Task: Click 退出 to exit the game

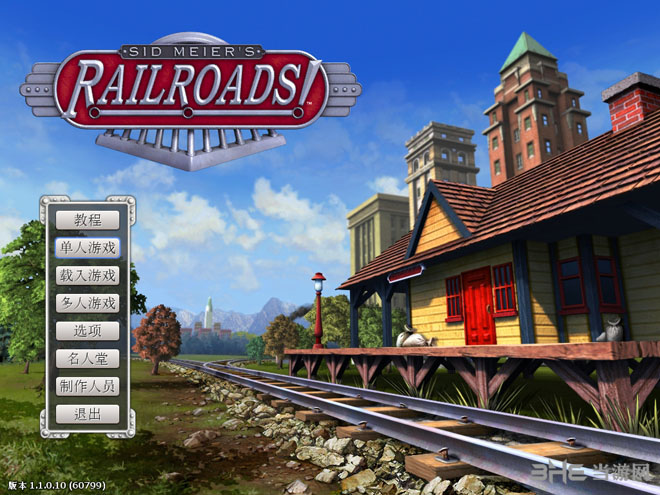Action: (x=88, y=414)
